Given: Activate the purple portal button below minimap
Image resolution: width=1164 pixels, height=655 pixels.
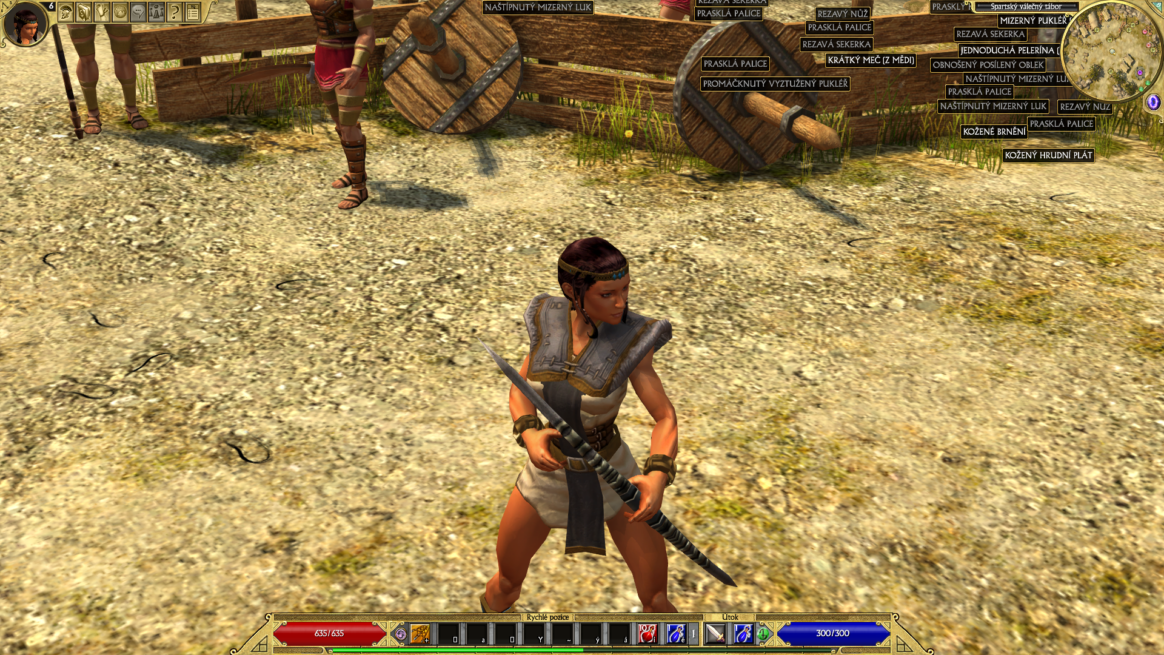Looking at the screenshot, I should coord(1153,102).
